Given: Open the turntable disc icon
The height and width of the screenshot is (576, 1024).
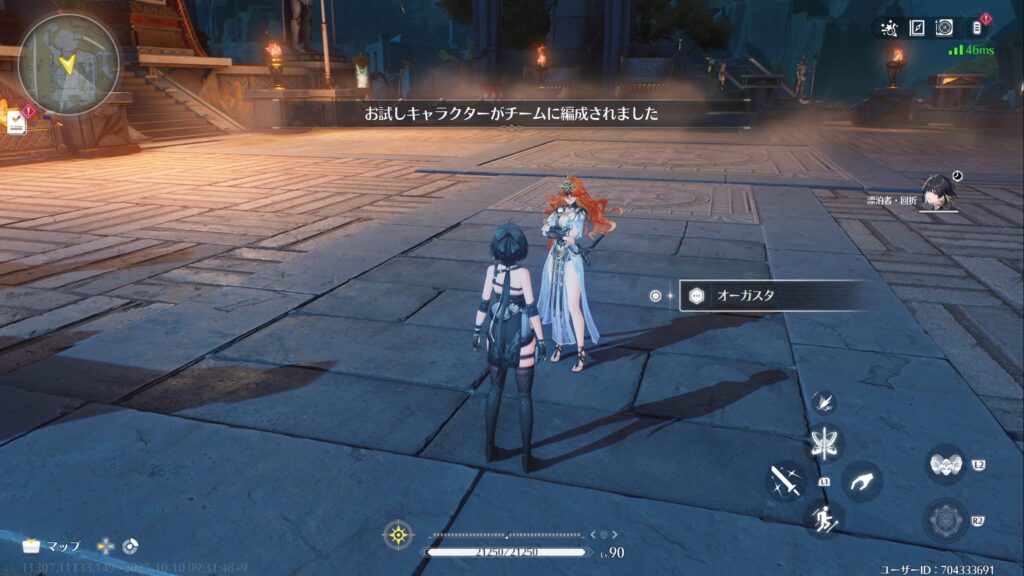Looking at the screenshot, I should (x=944, y=28).
